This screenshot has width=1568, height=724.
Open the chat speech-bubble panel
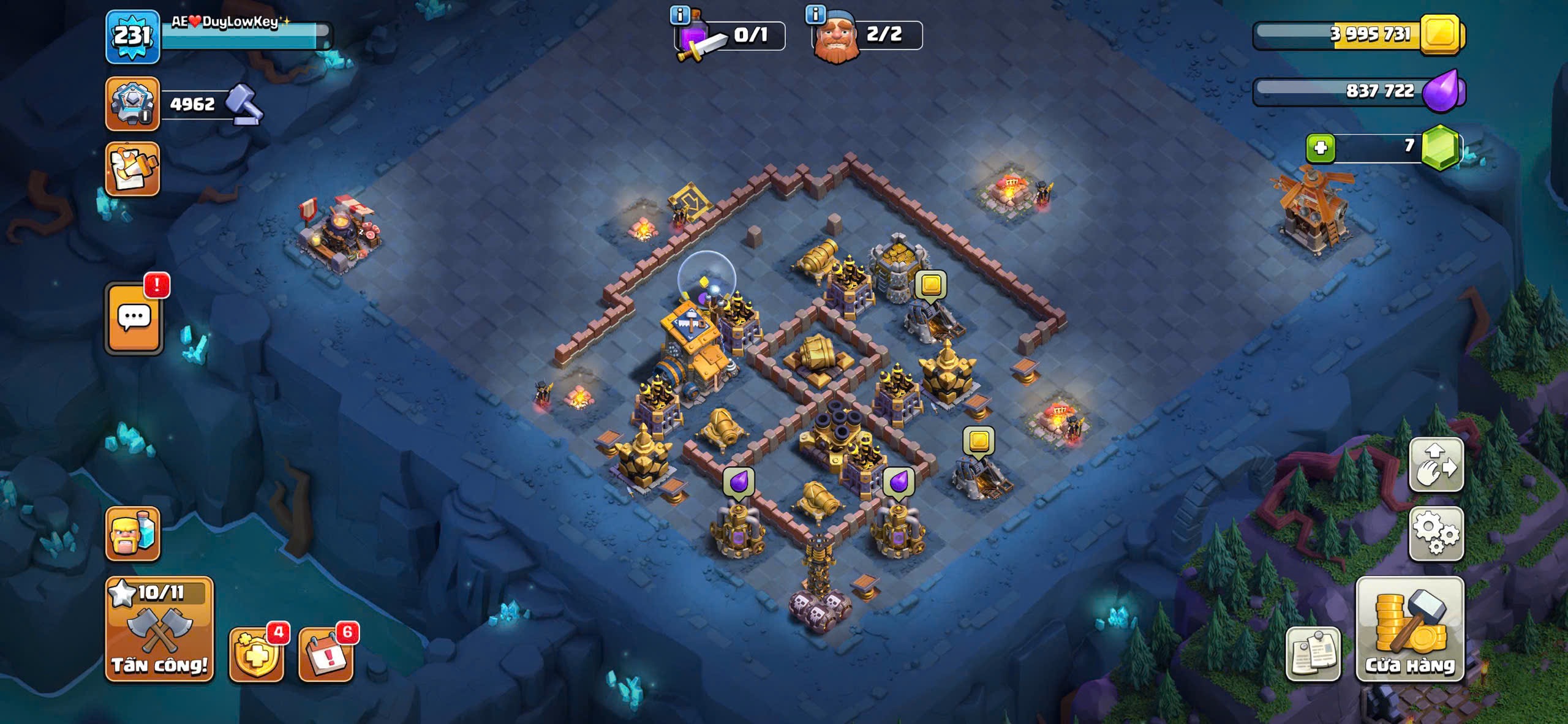(134, 319)
